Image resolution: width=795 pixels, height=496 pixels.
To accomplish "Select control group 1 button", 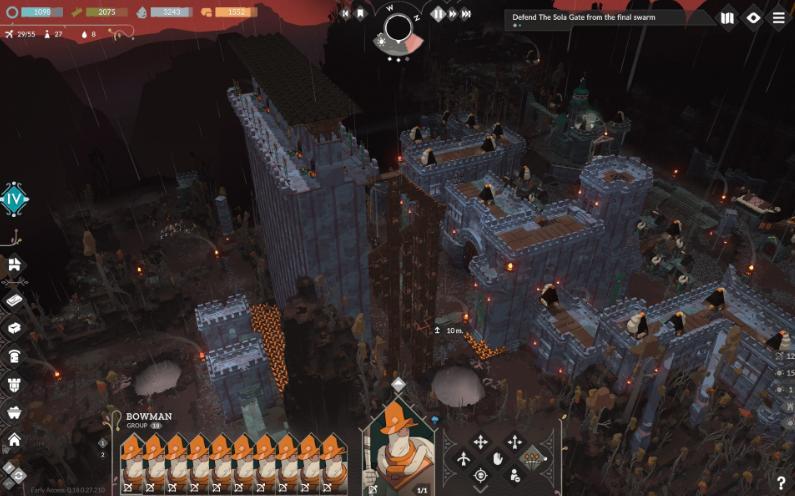I will [103, 442].
